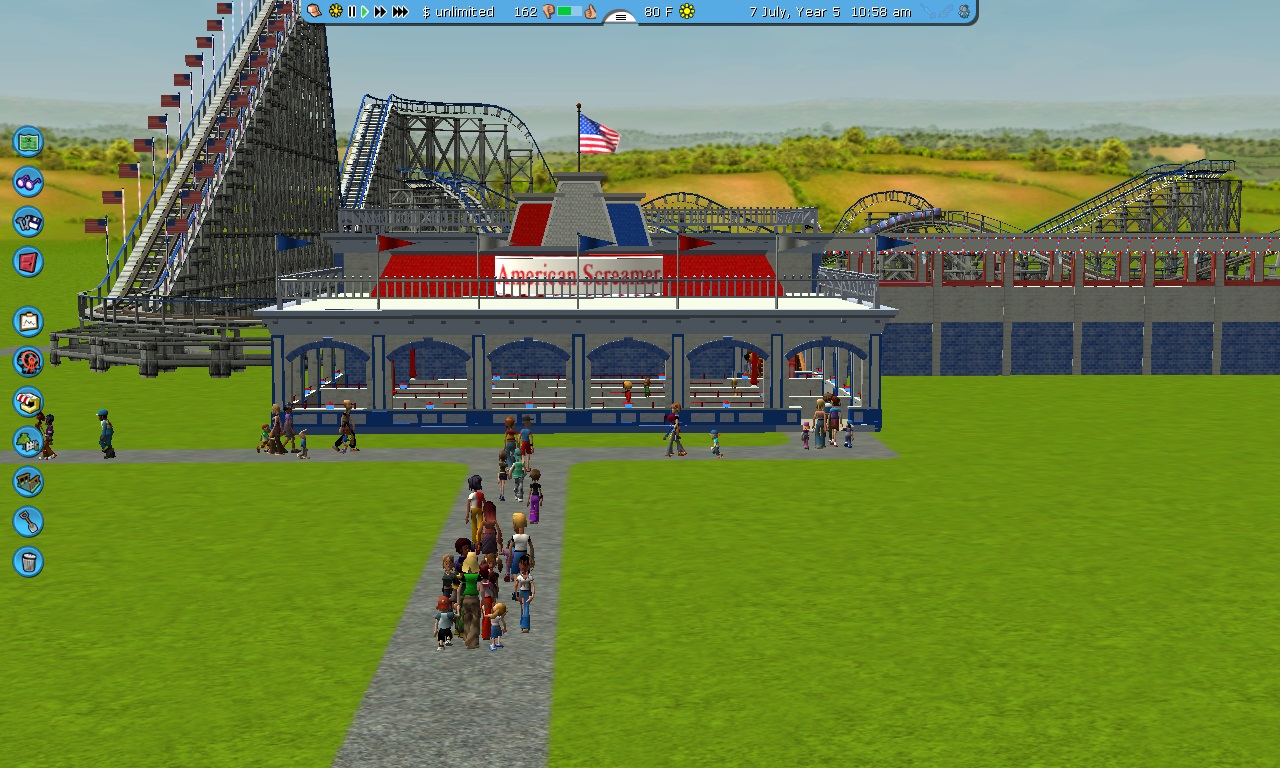Open the file save and load menu

(x=28, y=222)
